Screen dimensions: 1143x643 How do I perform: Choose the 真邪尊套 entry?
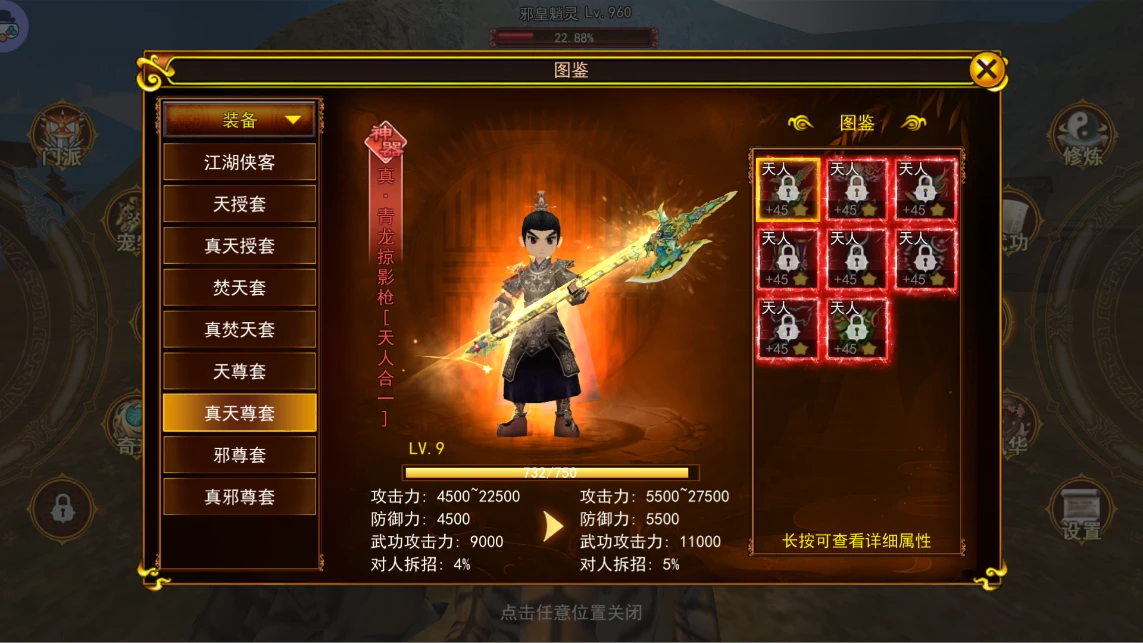240,497
